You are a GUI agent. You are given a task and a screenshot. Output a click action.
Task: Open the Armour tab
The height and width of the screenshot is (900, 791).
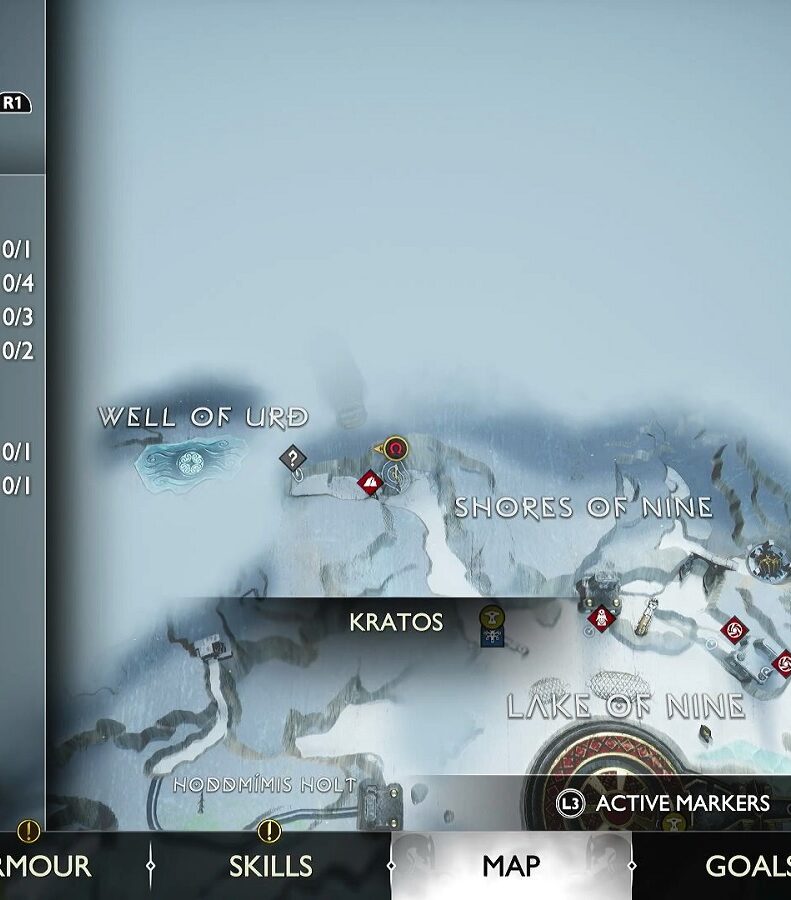pyautogui.click(x=45, y=866)
